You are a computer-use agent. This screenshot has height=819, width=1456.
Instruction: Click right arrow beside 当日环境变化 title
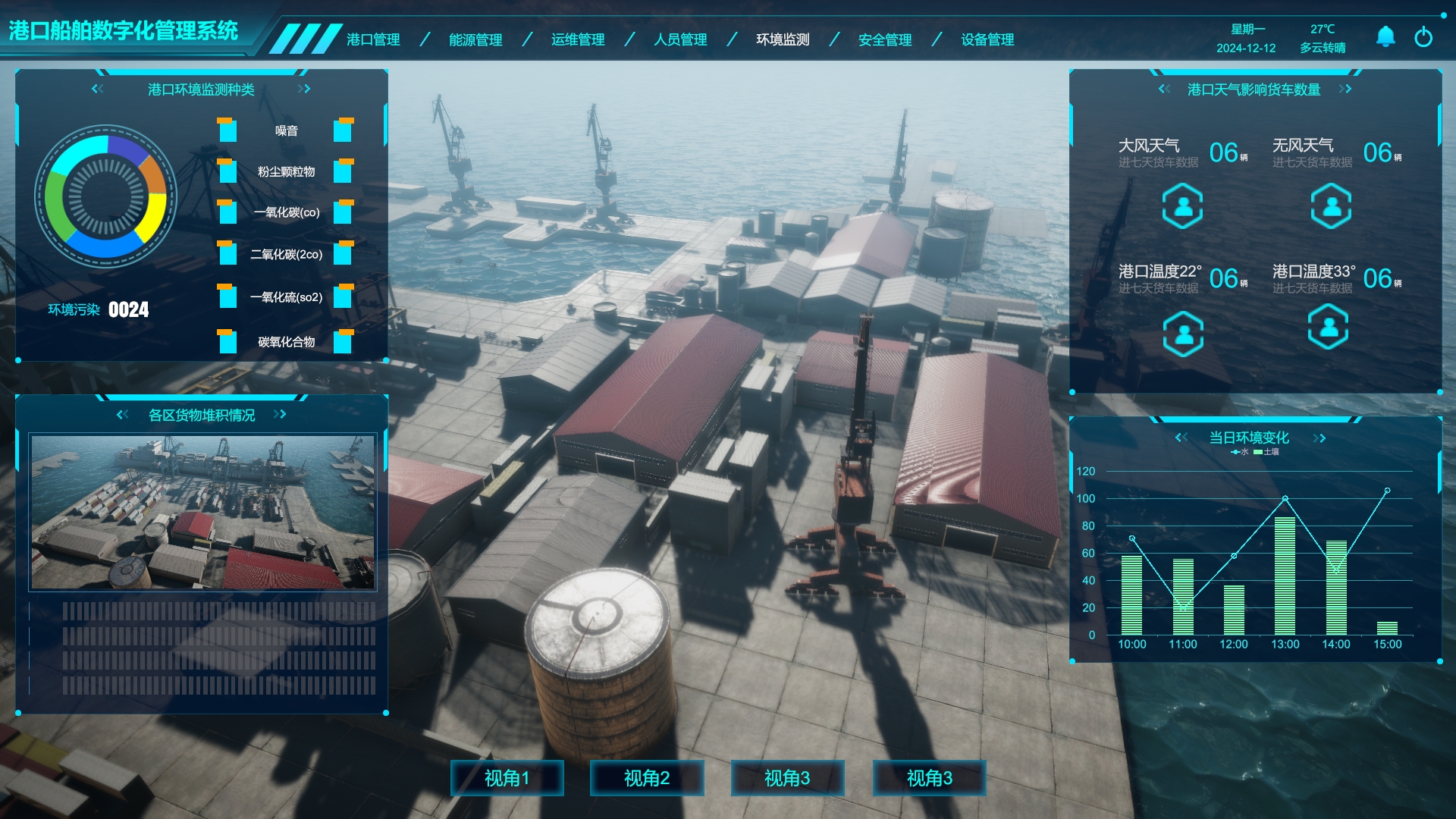point(1319,438)
